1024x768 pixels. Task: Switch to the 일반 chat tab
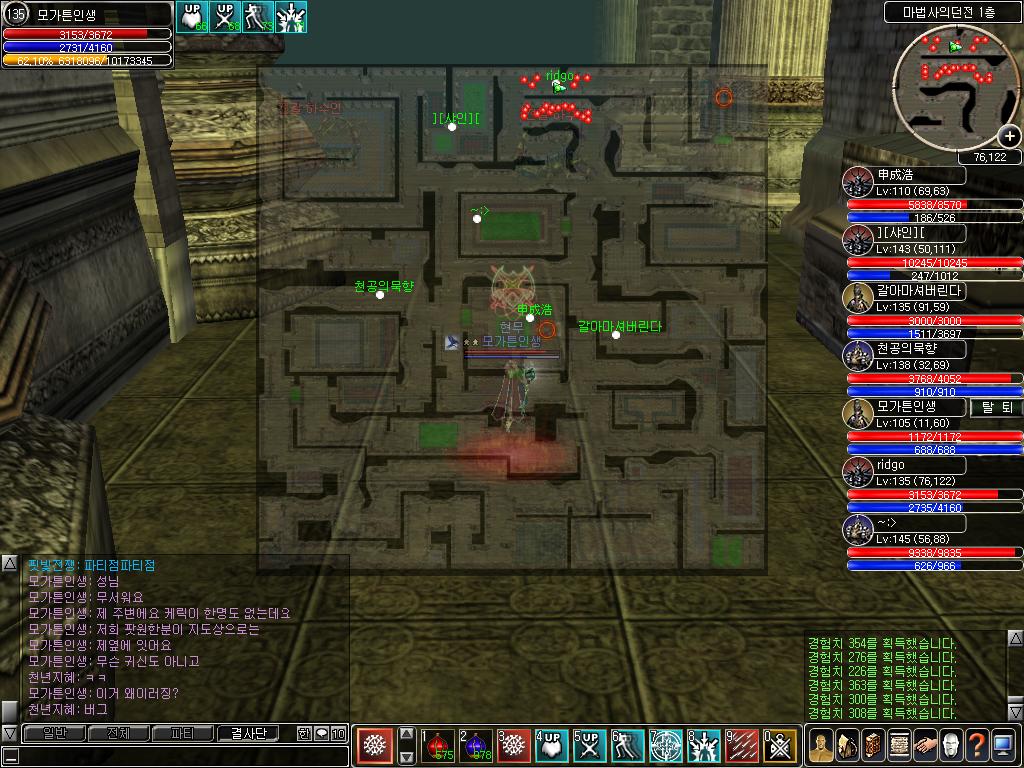[54, 733]
